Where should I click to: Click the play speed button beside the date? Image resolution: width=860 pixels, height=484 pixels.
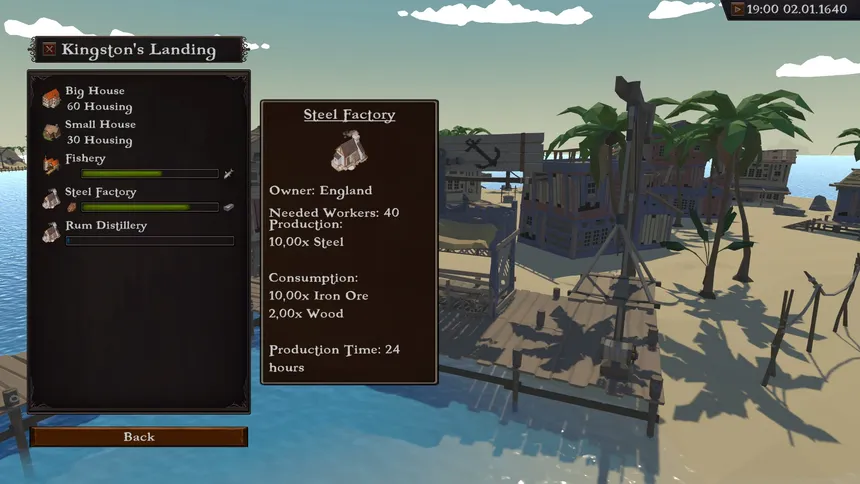[x=738, y=9]
